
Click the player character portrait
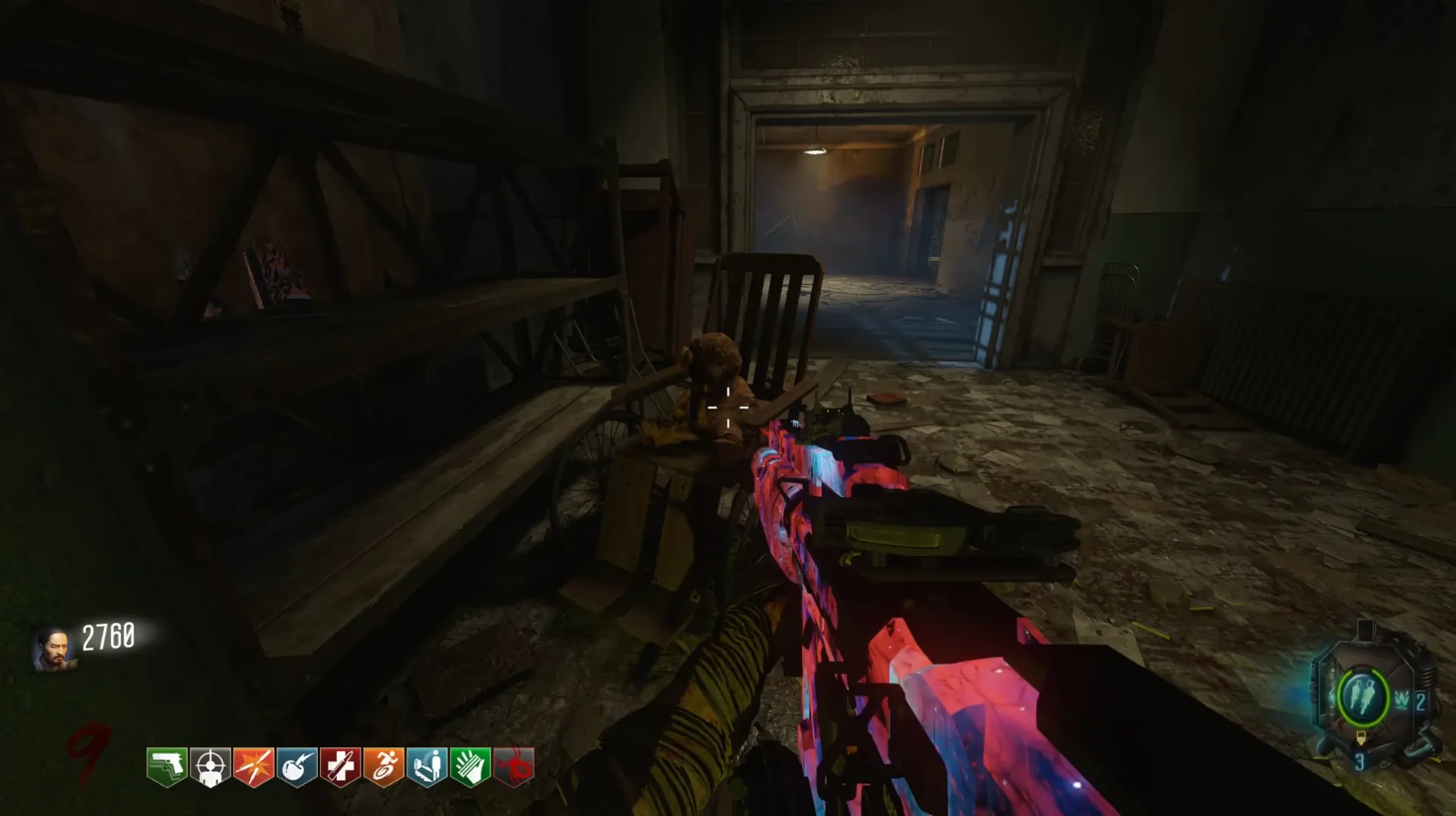[53, 649]
